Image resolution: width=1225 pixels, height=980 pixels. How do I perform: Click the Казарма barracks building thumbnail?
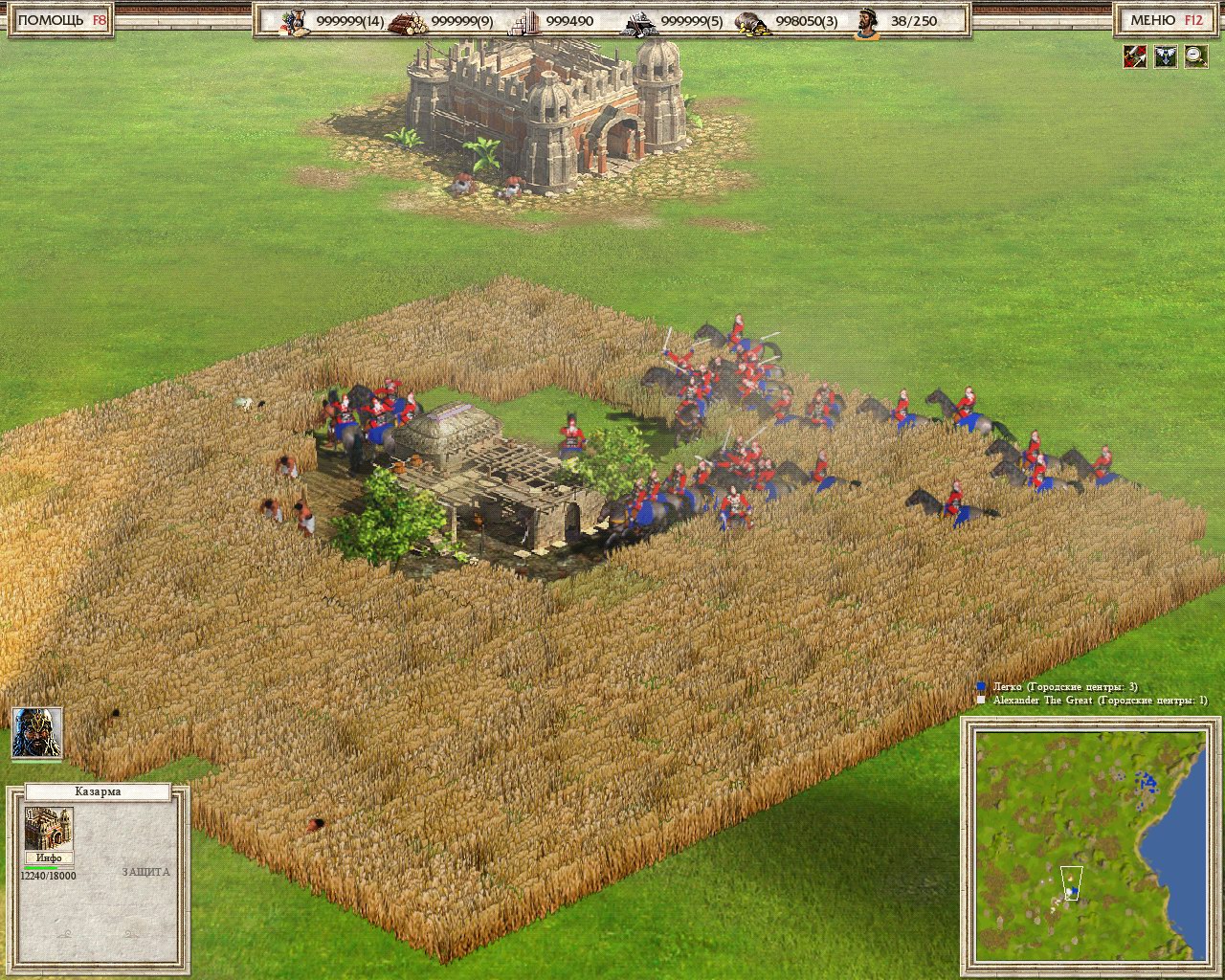pyautogui.click(x=48, y=828)
